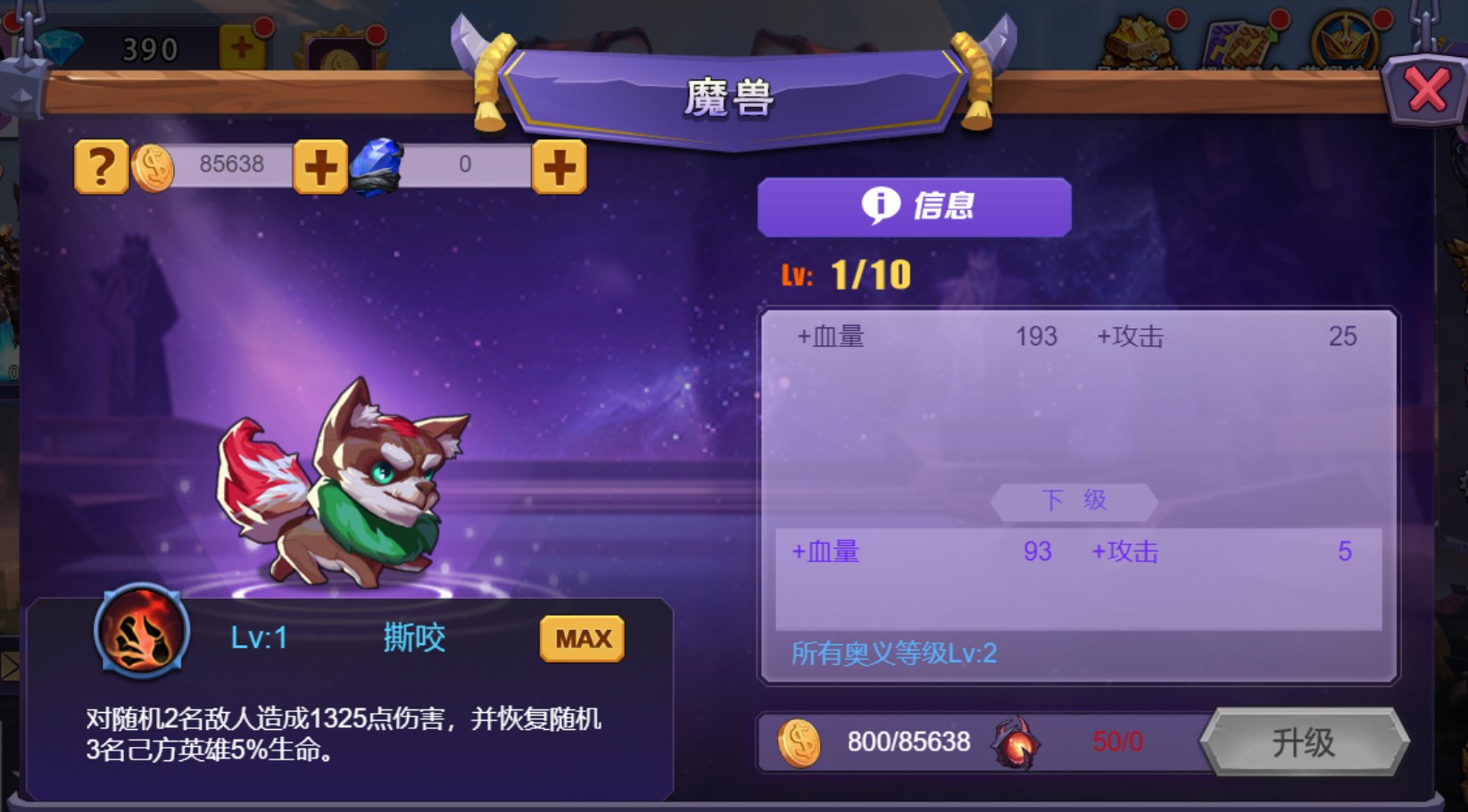This screenshot has width=1468, height=812.
Task: View the 800/85638 gold cost display
Action: point(908,742)
